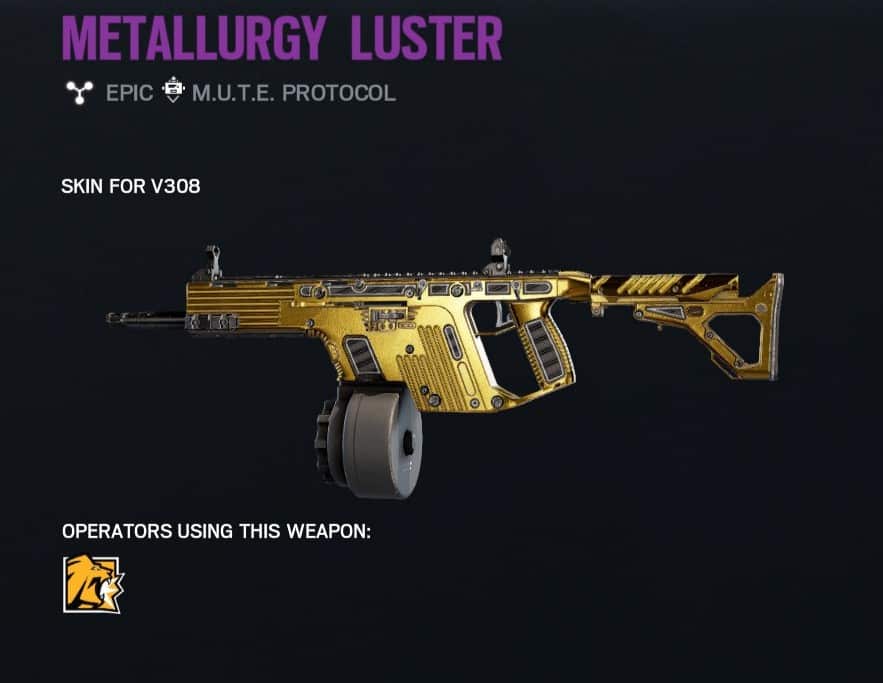
Task: Click the Epic rarity tag
Action: point(129,93)
